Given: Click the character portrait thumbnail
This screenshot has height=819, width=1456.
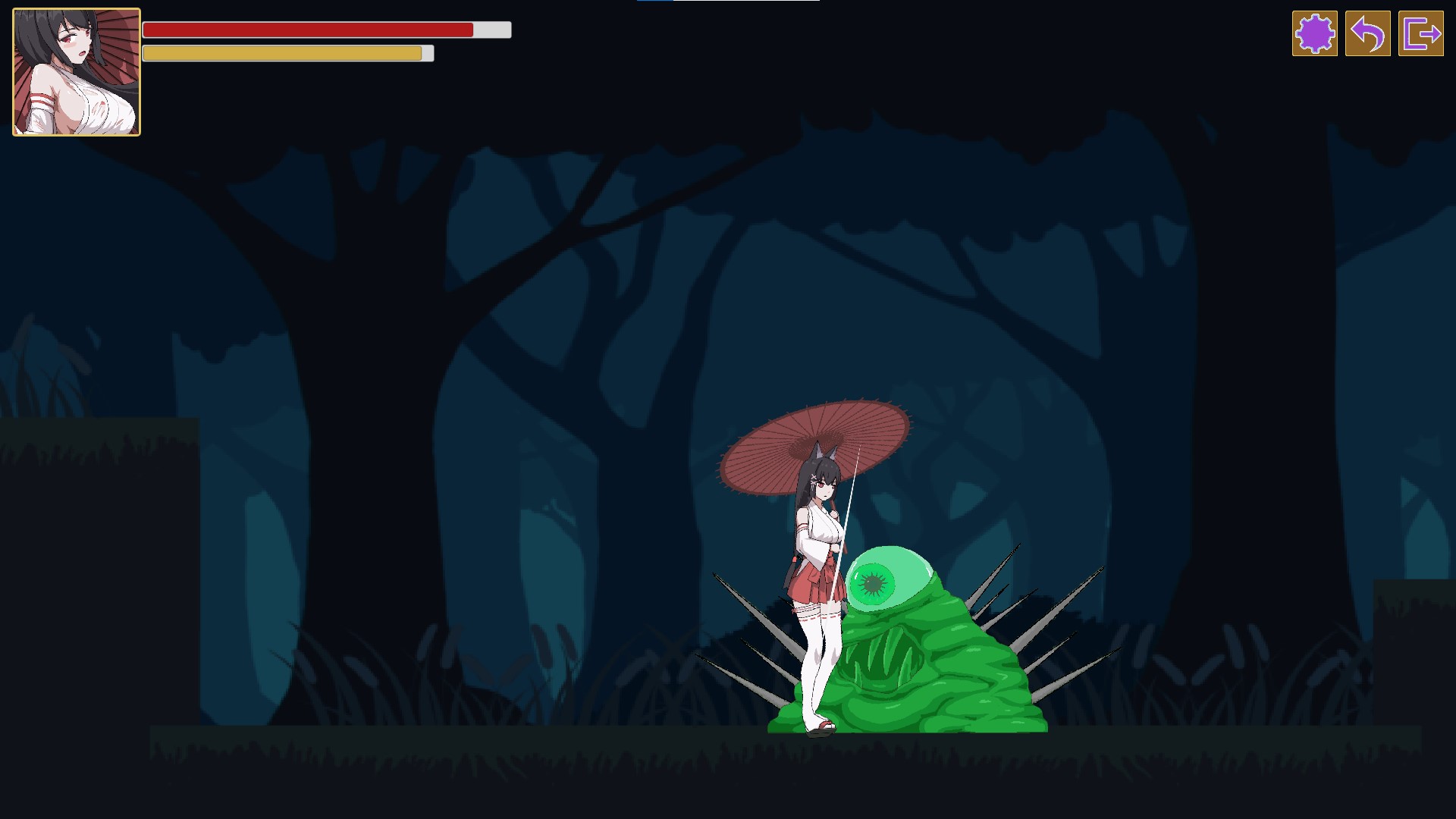Looking at the screenshot, I should pos(77,72).
